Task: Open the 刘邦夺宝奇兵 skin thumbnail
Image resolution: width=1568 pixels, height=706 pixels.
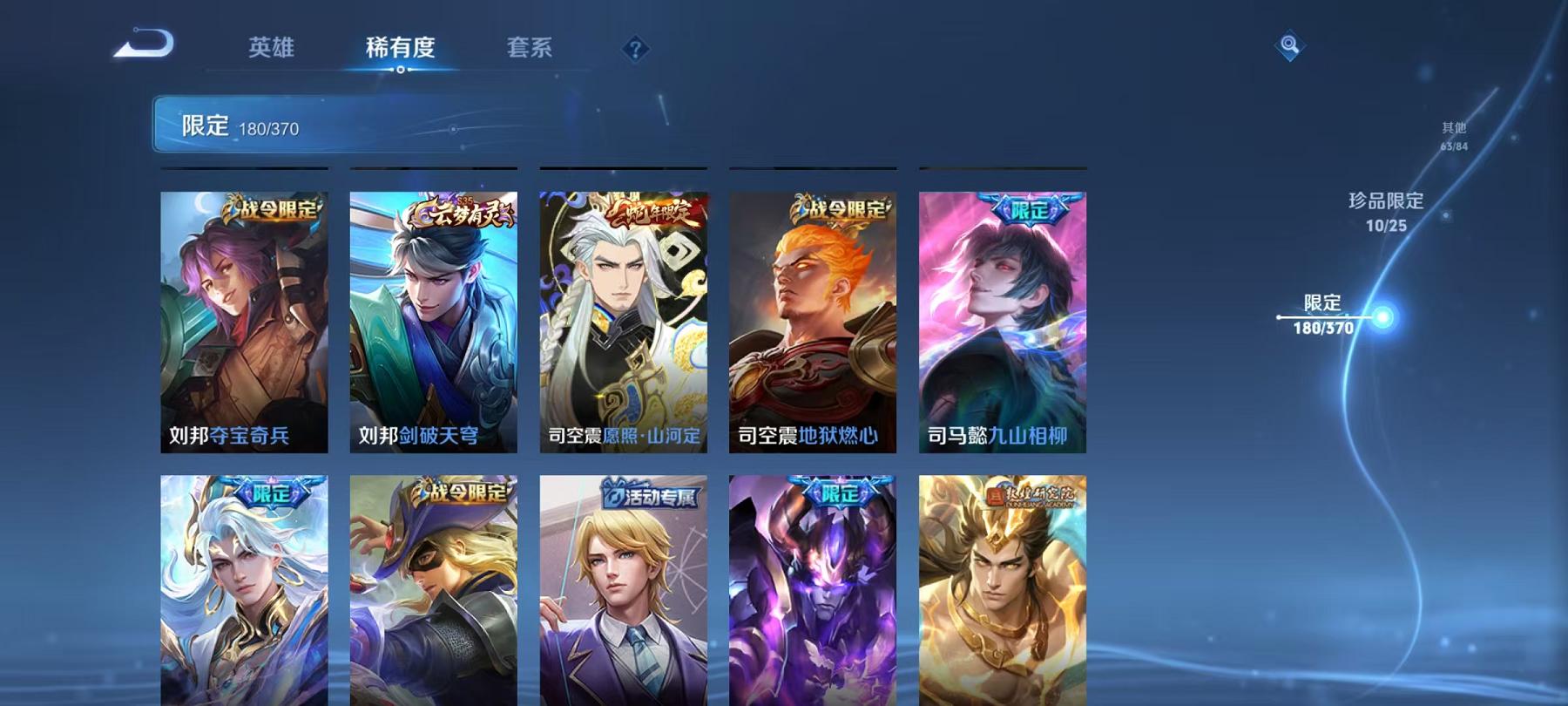Action: [x=245, y=322]
